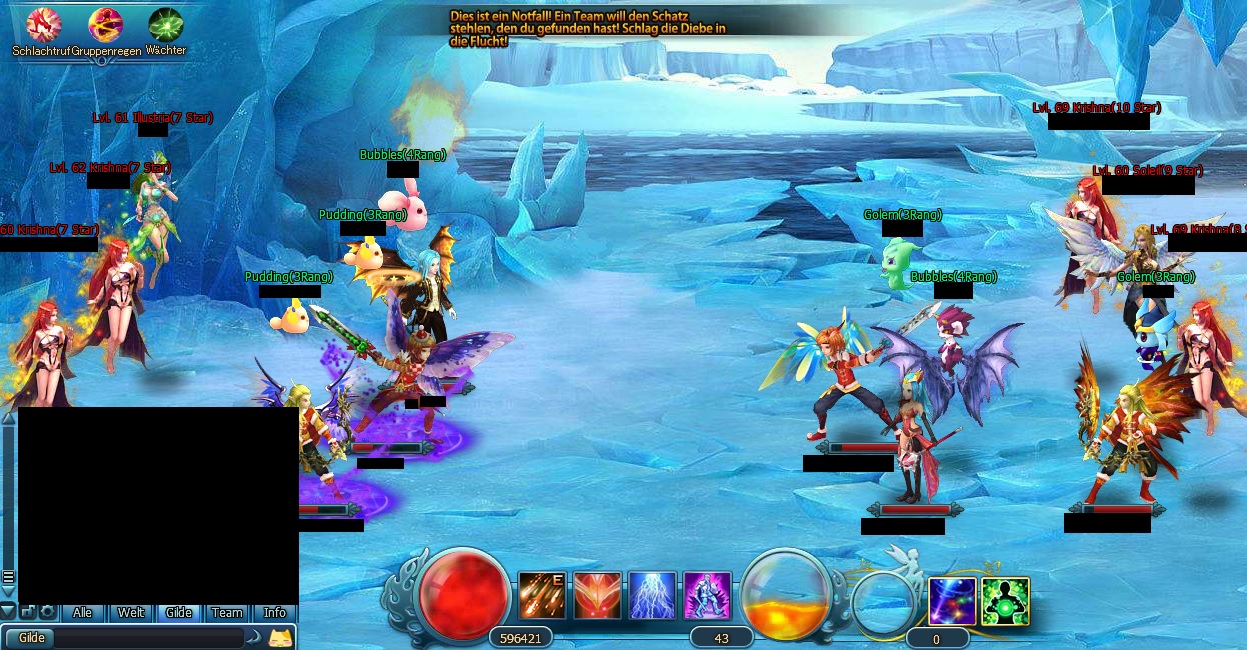Switch chat to the Alle tab
Image resolution: width=1247 pixels, height=650 pixels.
83,613
